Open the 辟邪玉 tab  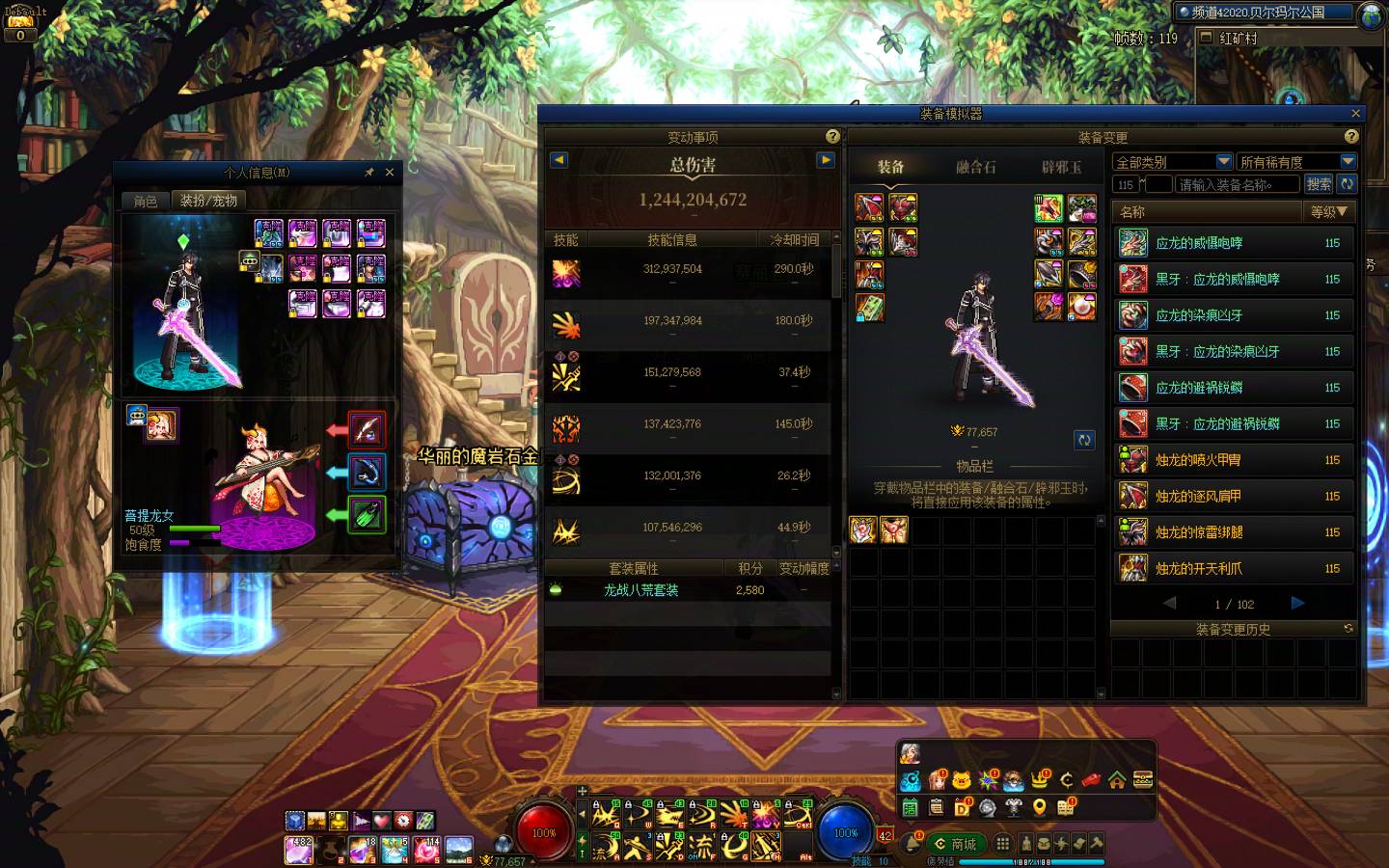pyautogui.click(x=1061, y=167)
